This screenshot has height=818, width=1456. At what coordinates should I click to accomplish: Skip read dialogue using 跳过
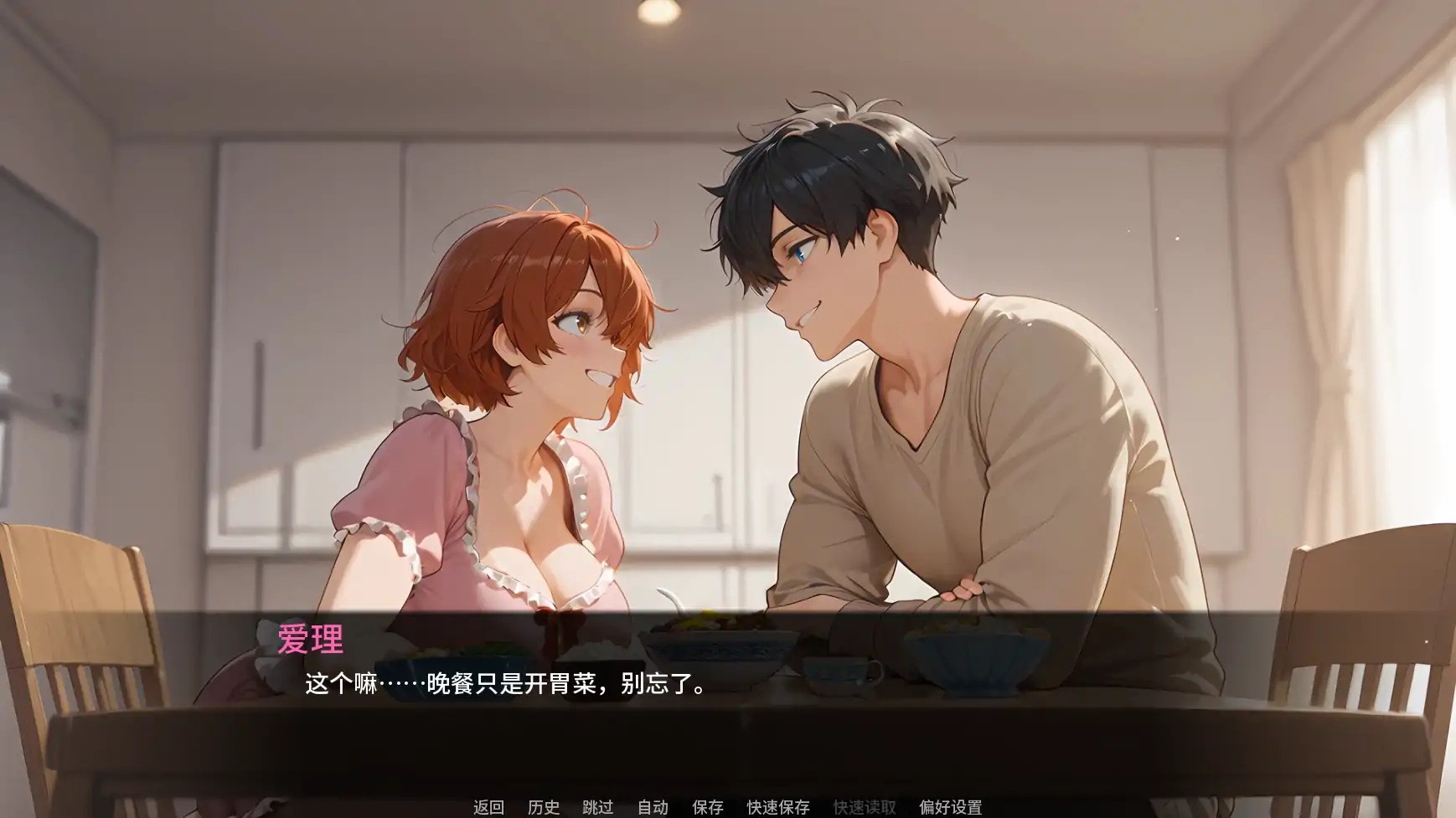coord(600,808)
